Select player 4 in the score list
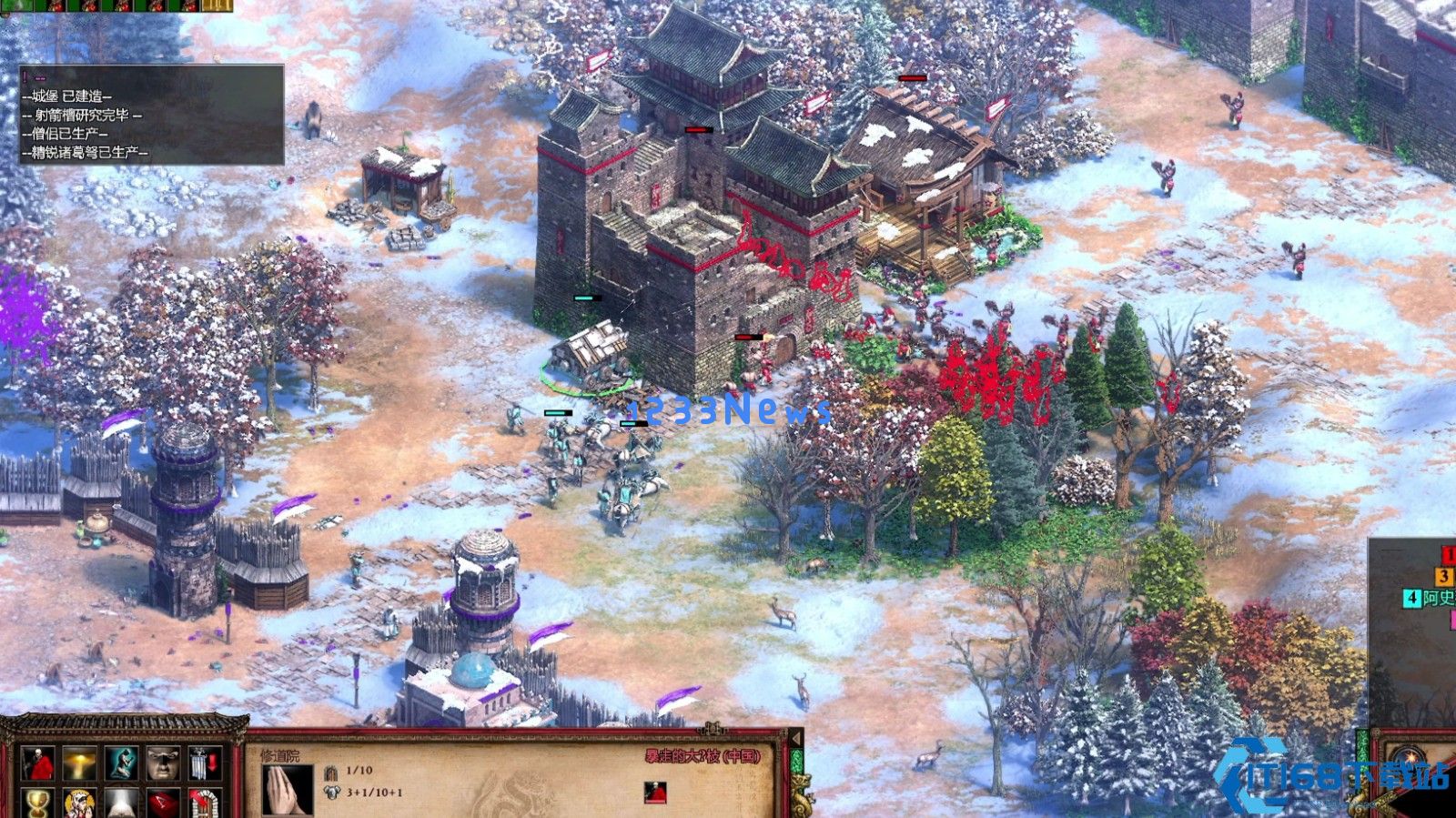This screenshot has width=1456, height=818. click(x=1412, y=598)
